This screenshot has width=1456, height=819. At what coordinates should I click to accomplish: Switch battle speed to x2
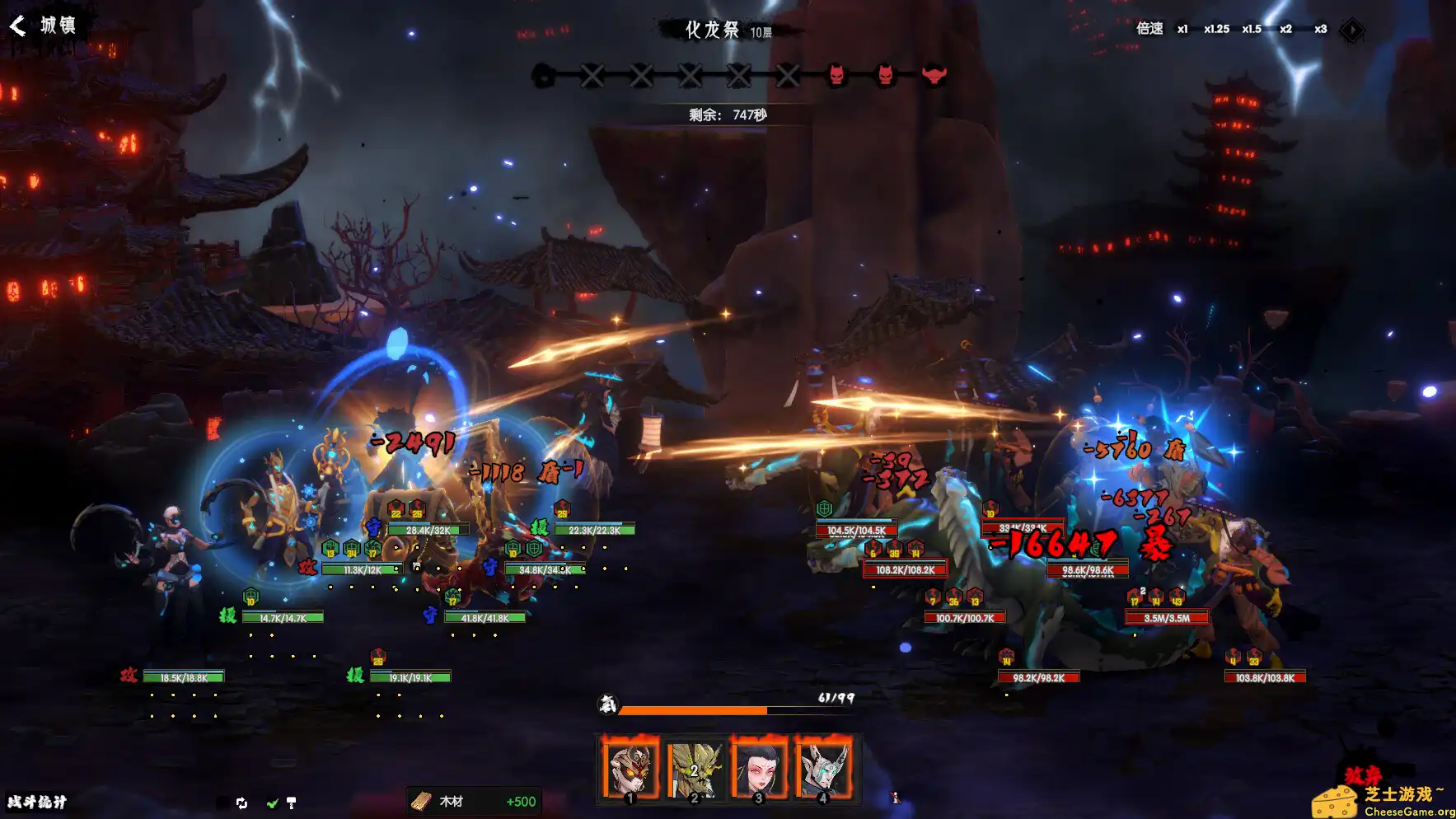pos(1285,29)
